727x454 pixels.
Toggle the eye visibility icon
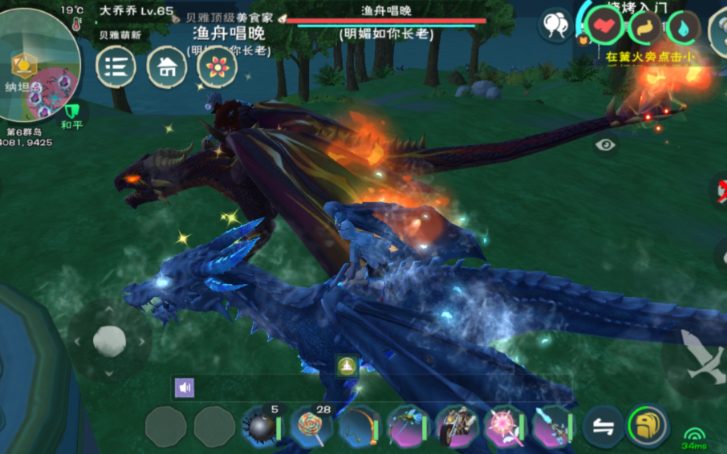click(x=605, y=145)
